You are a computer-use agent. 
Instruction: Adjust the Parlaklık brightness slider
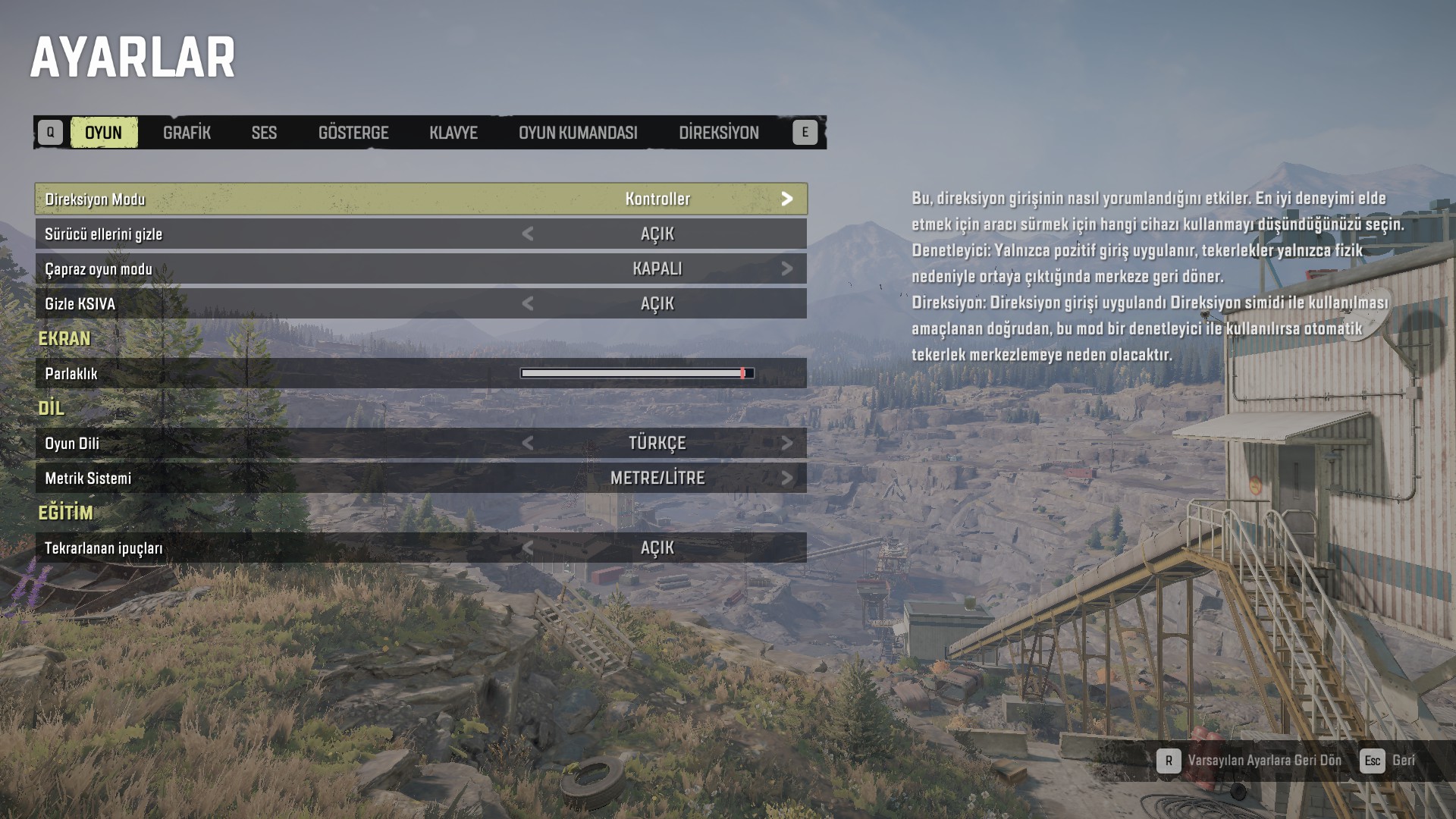tap(637, 373)
